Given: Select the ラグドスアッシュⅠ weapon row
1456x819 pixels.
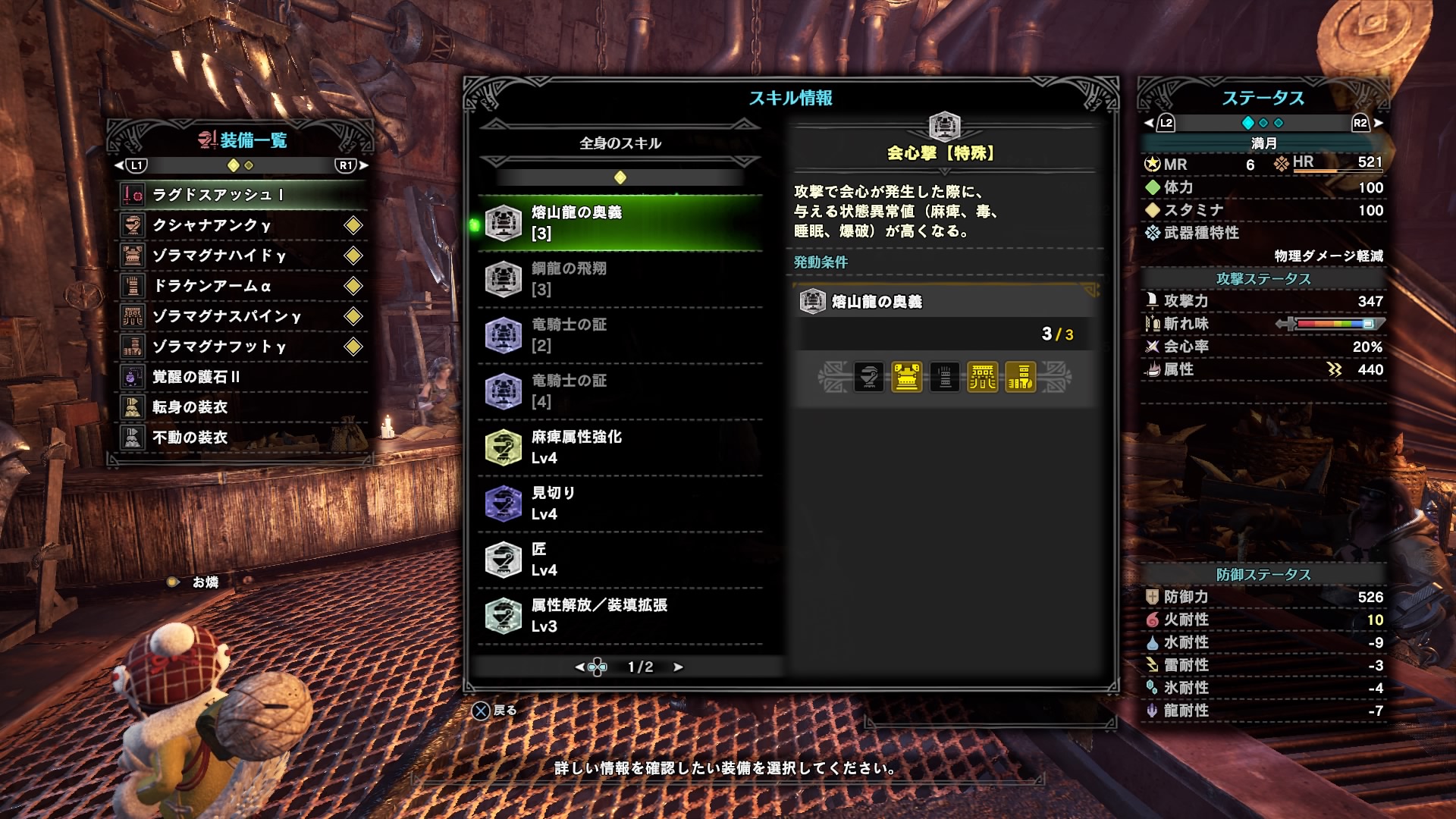Looking at the screenshot, I should pyautogui.click(x=241, y=195).
